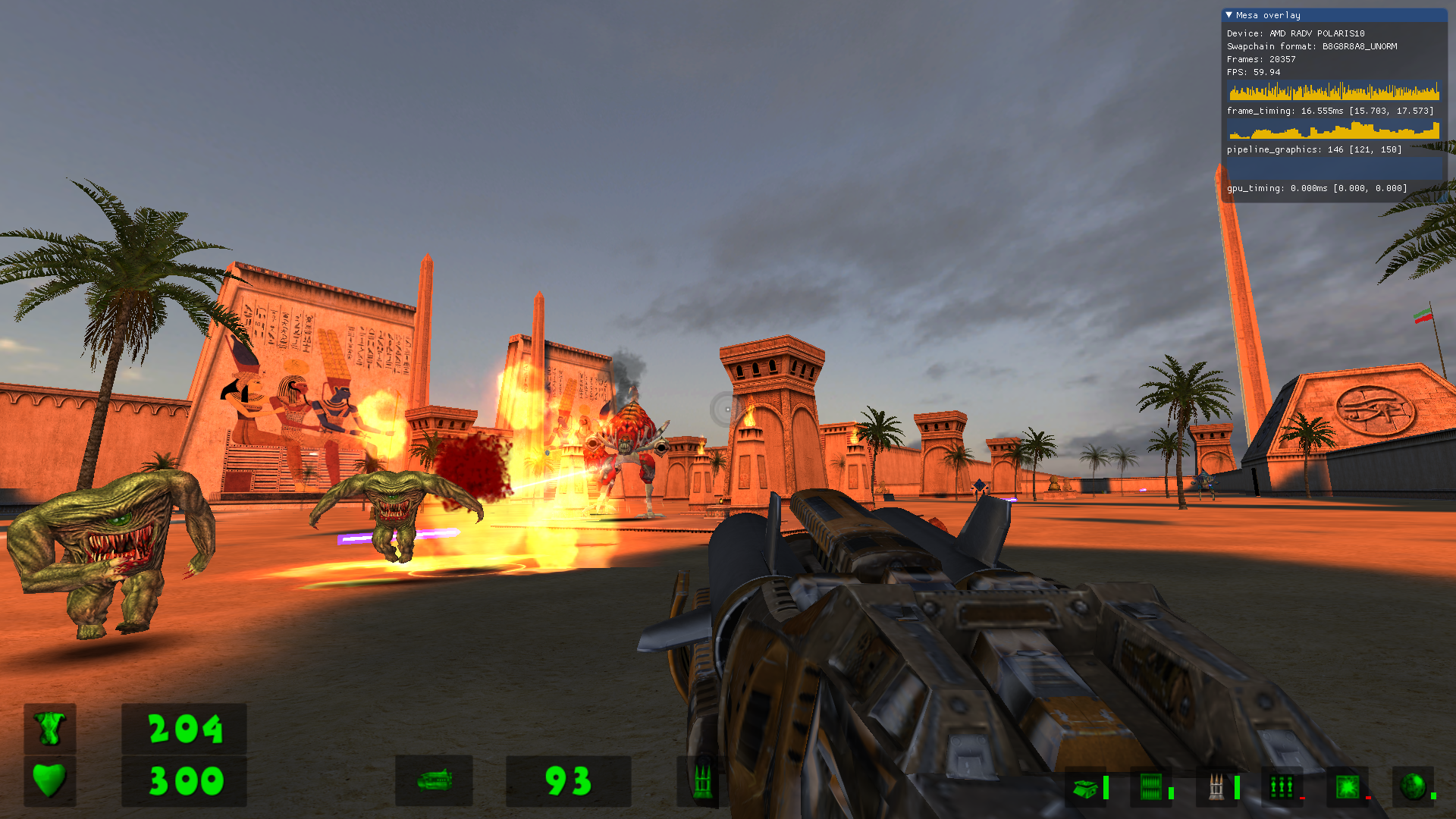Click the Device: AMD RADV POLARIS10 label
This screenshot has height=819, width=1456.
(x=1294, y=33)
